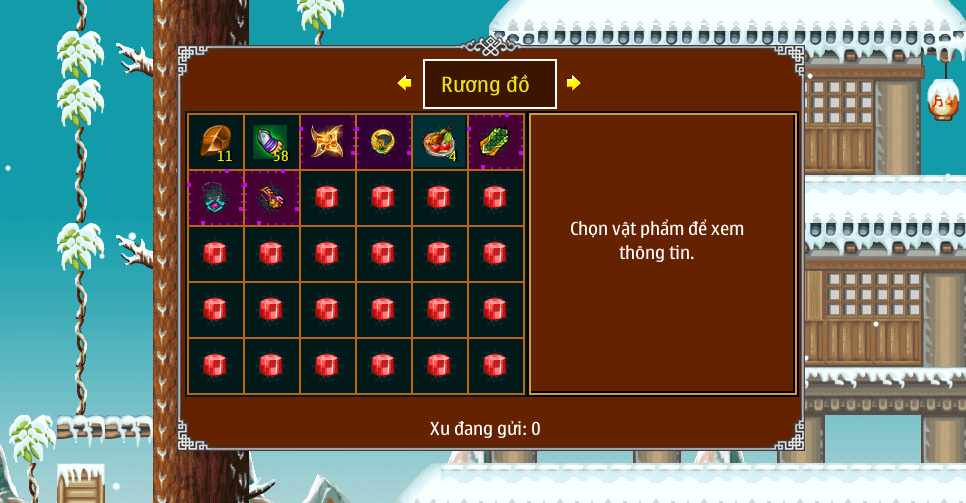Image resolution: width=966 pixels, height=503 pixels.
Task: Pick the gold and pink glove item
Action: (272, 198)
